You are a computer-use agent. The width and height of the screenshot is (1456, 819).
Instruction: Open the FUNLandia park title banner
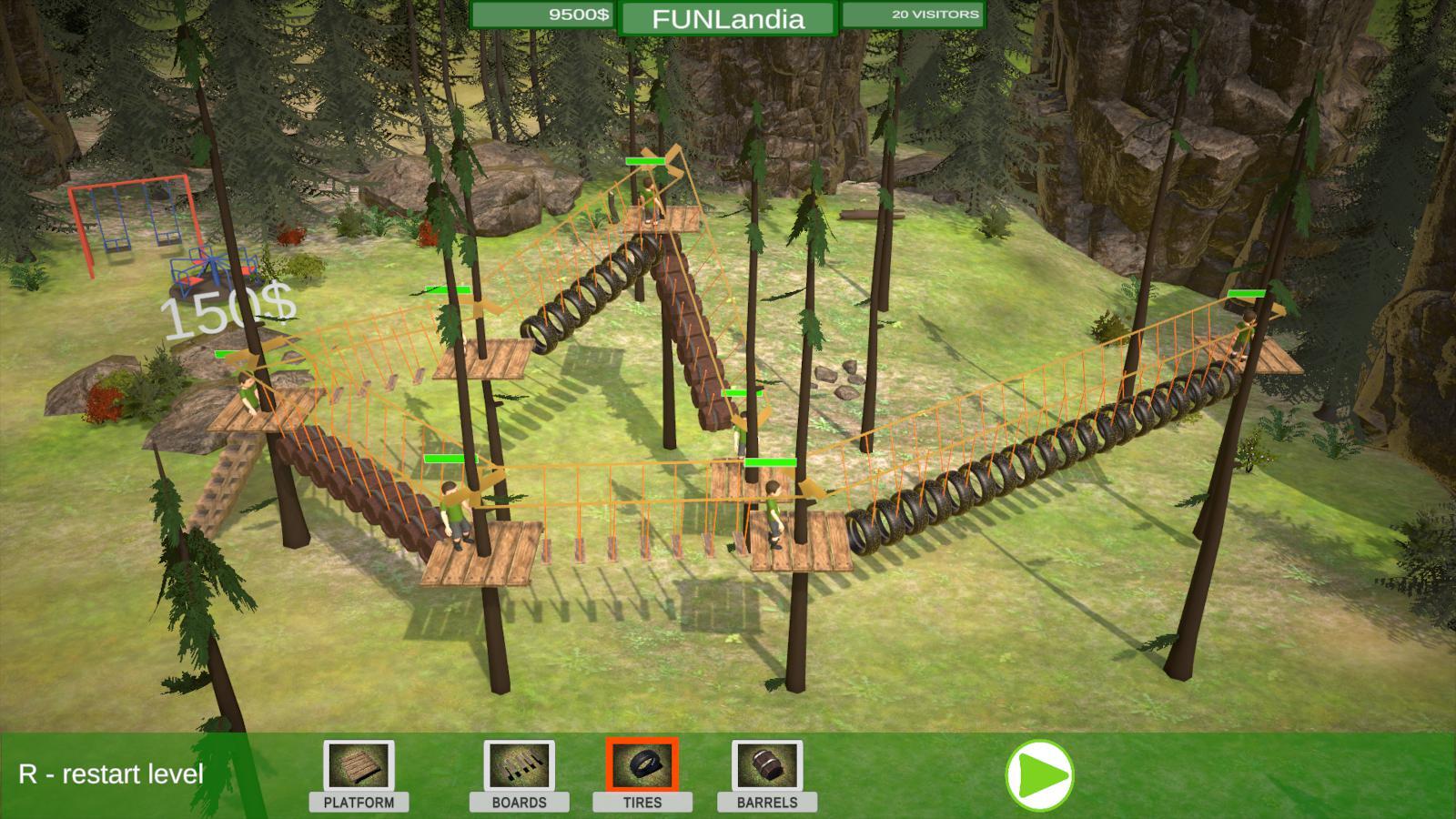click(x=728, y=16)
